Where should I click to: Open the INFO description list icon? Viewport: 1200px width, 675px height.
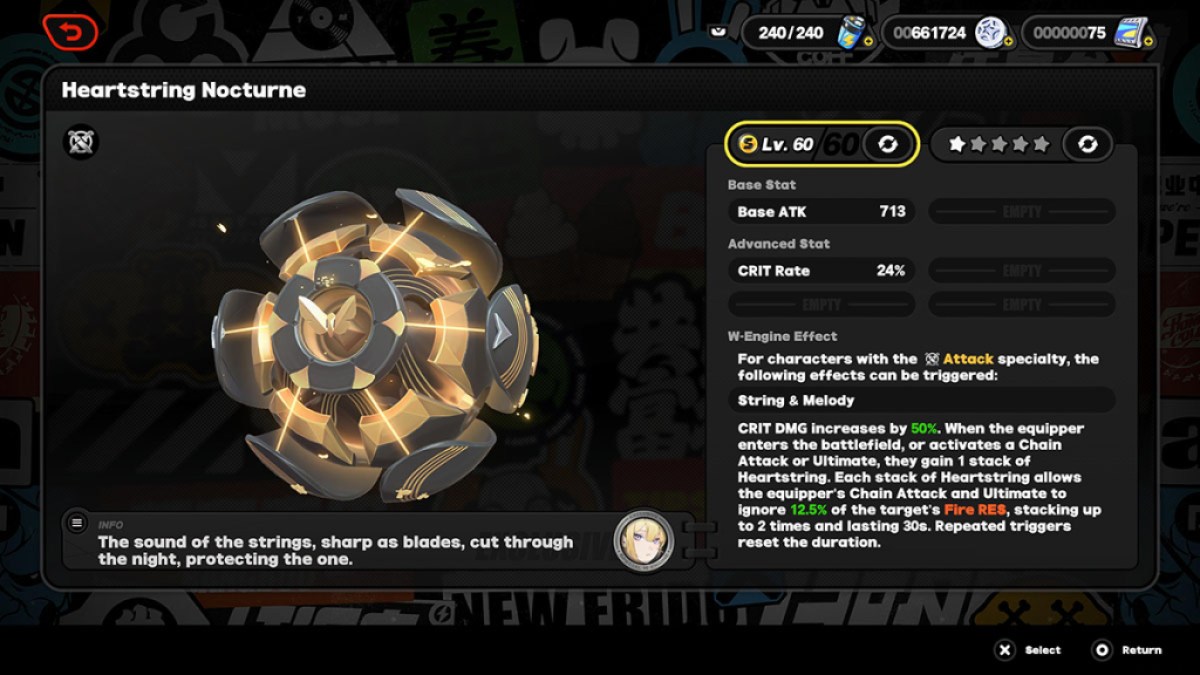point(77,522)
